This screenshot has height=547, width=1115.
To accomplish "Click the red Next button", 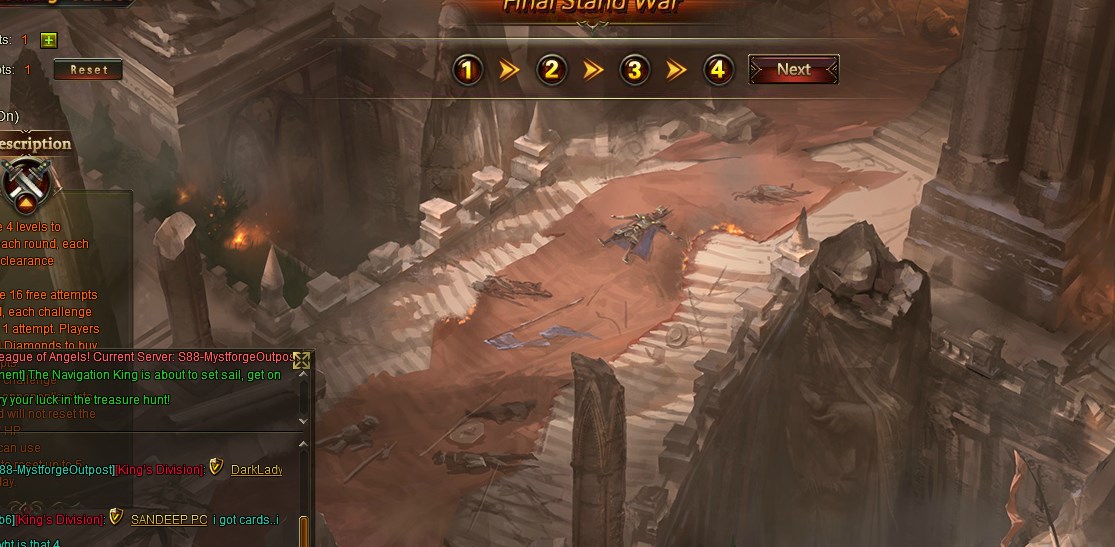I will (793, 70).
